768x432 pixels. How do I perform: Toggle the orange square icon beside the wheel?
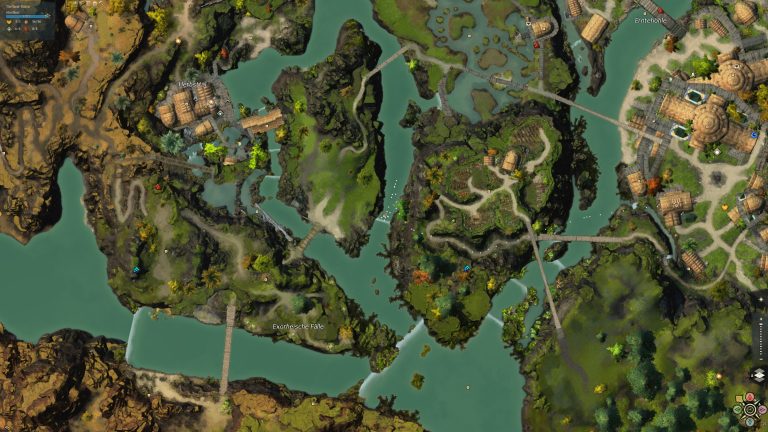(739, 397)
